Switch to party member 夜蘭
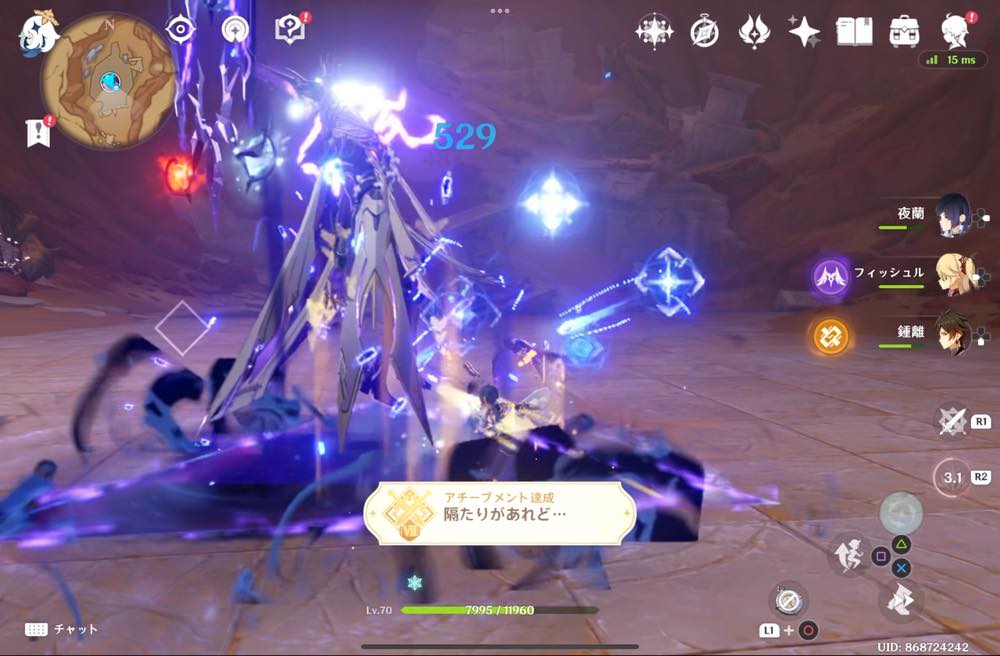Image resolution: width=1000 pixels, height=656 pixels. coord(952,214)
